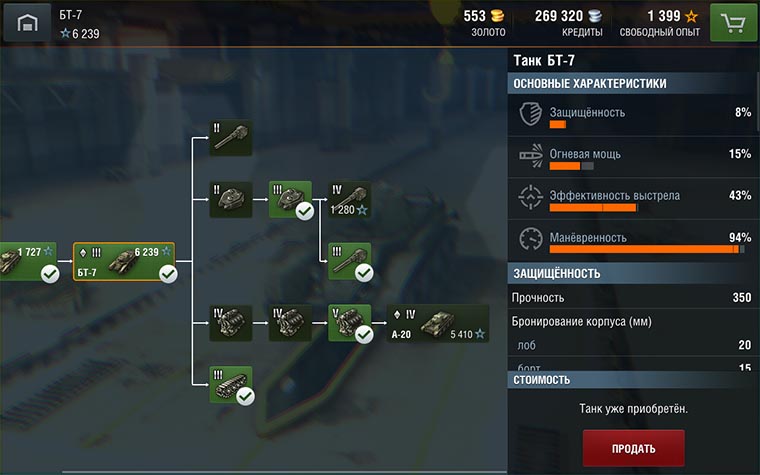Open the shop with the green cart button
Screen dimensions: 760x475
[x=733, y=22]
